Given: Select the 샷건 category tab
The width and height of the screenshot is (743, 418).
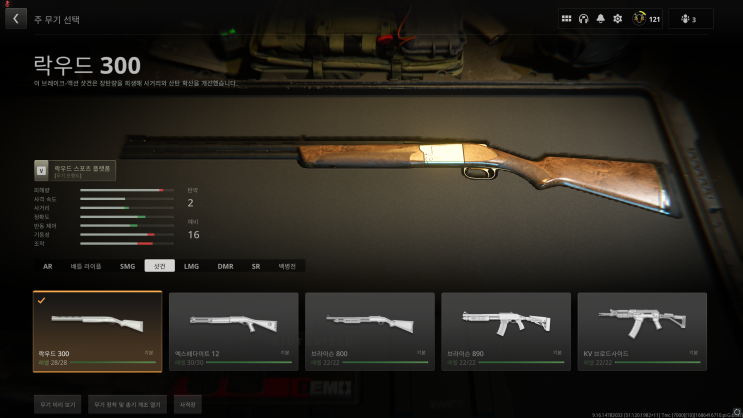Looking at the screenshot, I should tap(159, 266).
